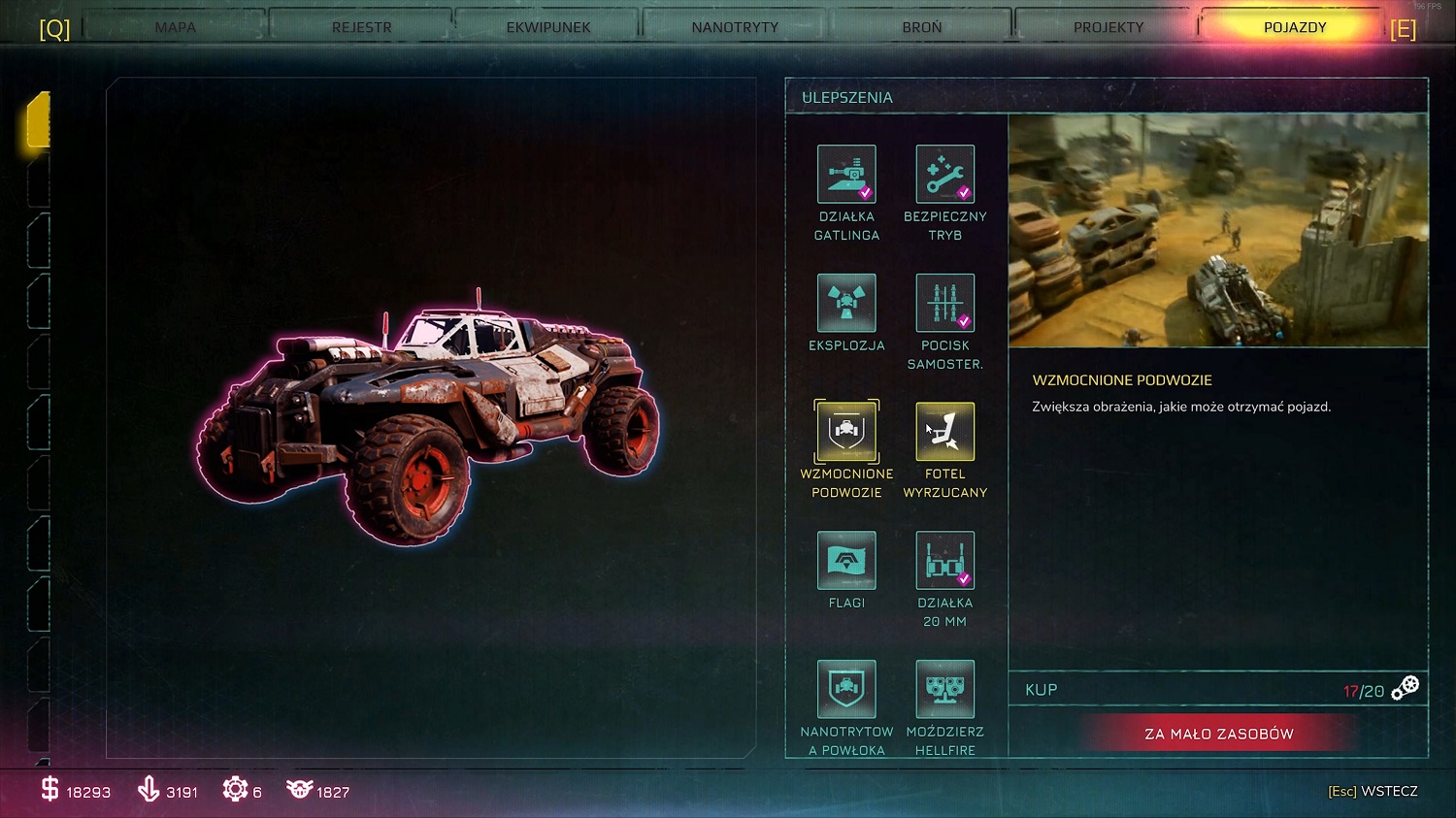Select the Działka 20 mm upgrade

[944, 561]
